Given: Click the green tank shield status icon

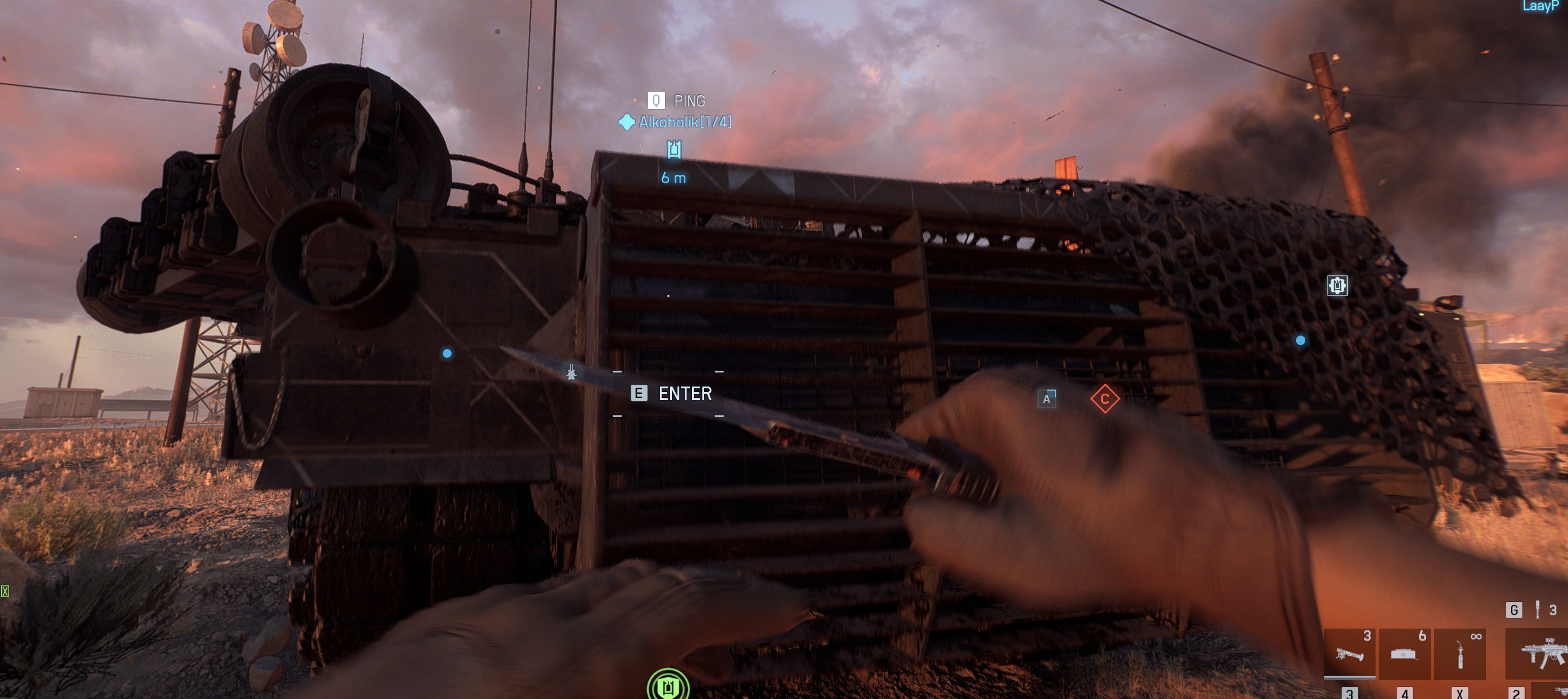Looking at the screenshot, I should 668,686.
